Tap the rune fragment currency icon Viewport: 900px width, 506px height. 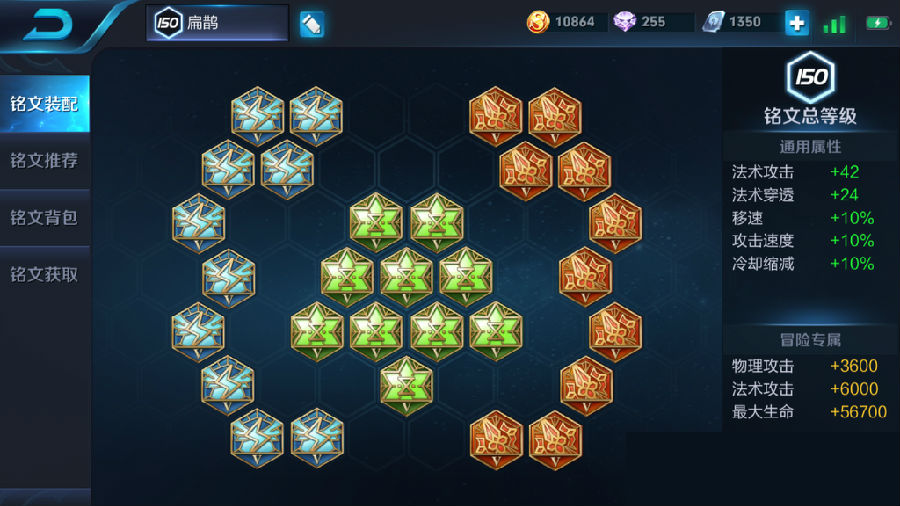click(x=713, y=22)
